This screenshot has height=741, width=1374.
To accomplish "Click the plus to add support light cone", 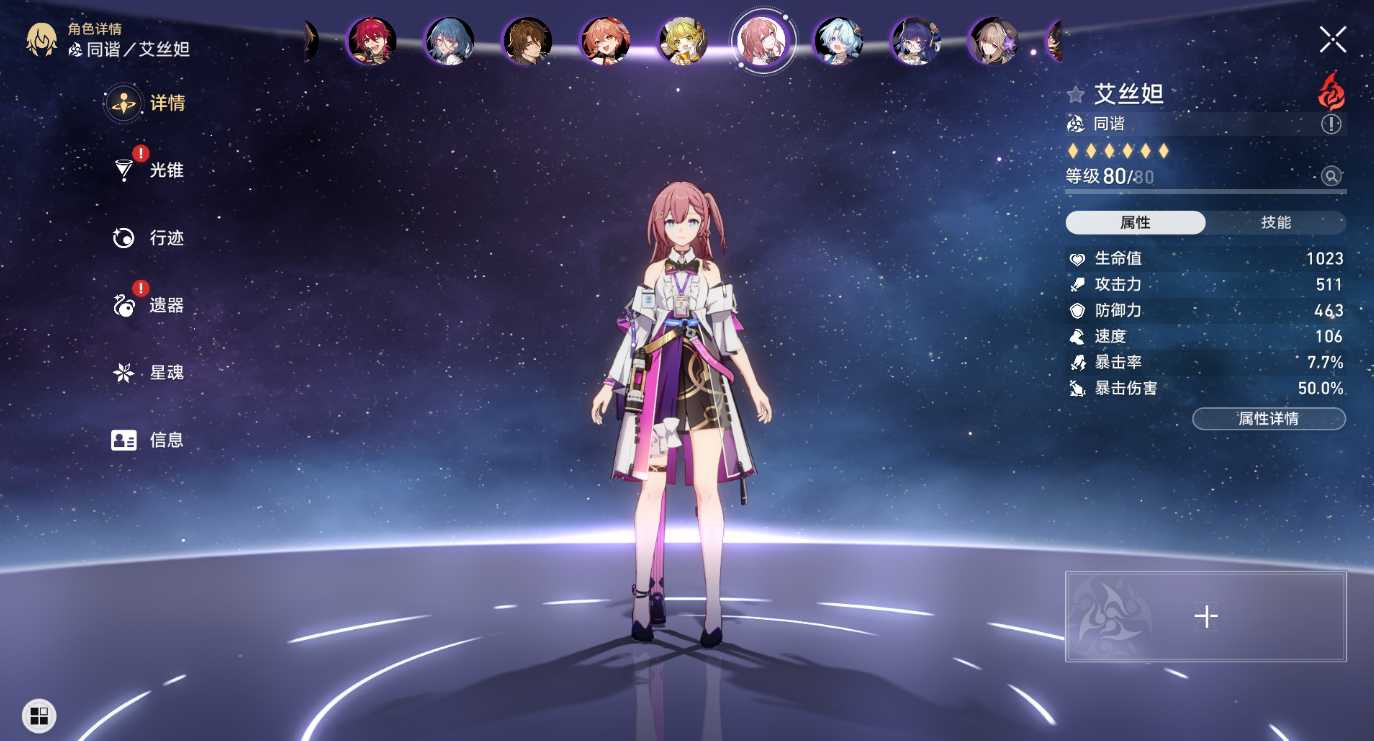I will pyautogui.click(x=1205, y=617).
